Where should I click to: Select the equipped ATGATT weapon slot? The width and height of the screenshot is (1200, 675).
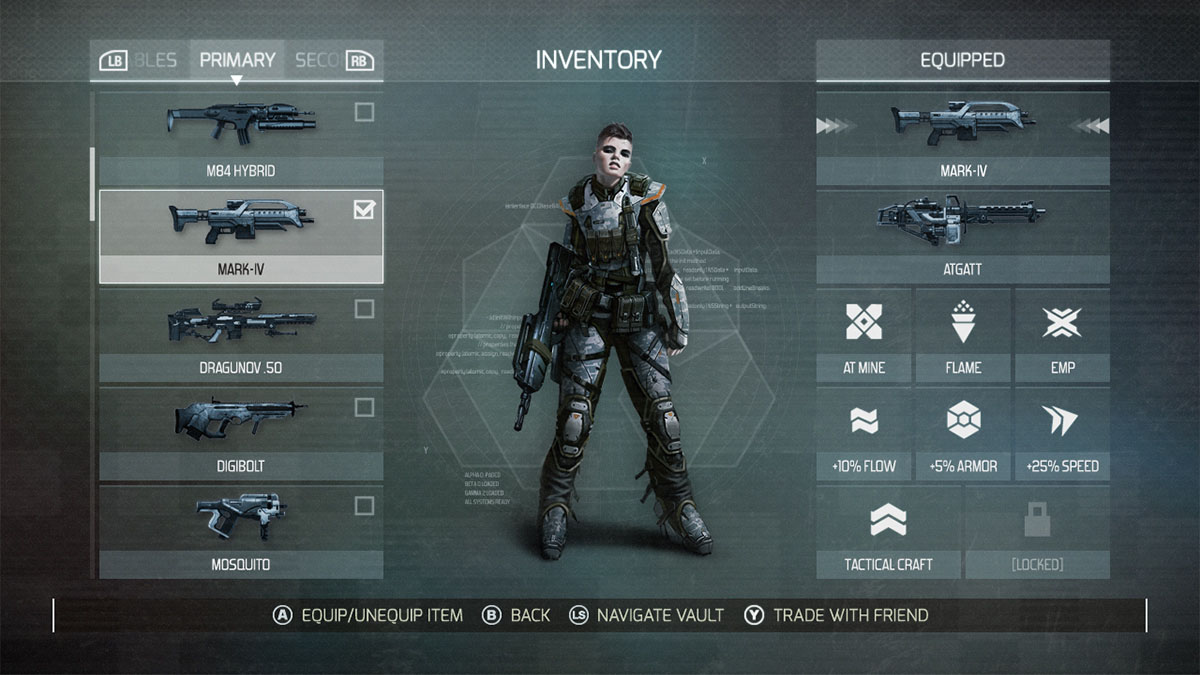point(962,236)
